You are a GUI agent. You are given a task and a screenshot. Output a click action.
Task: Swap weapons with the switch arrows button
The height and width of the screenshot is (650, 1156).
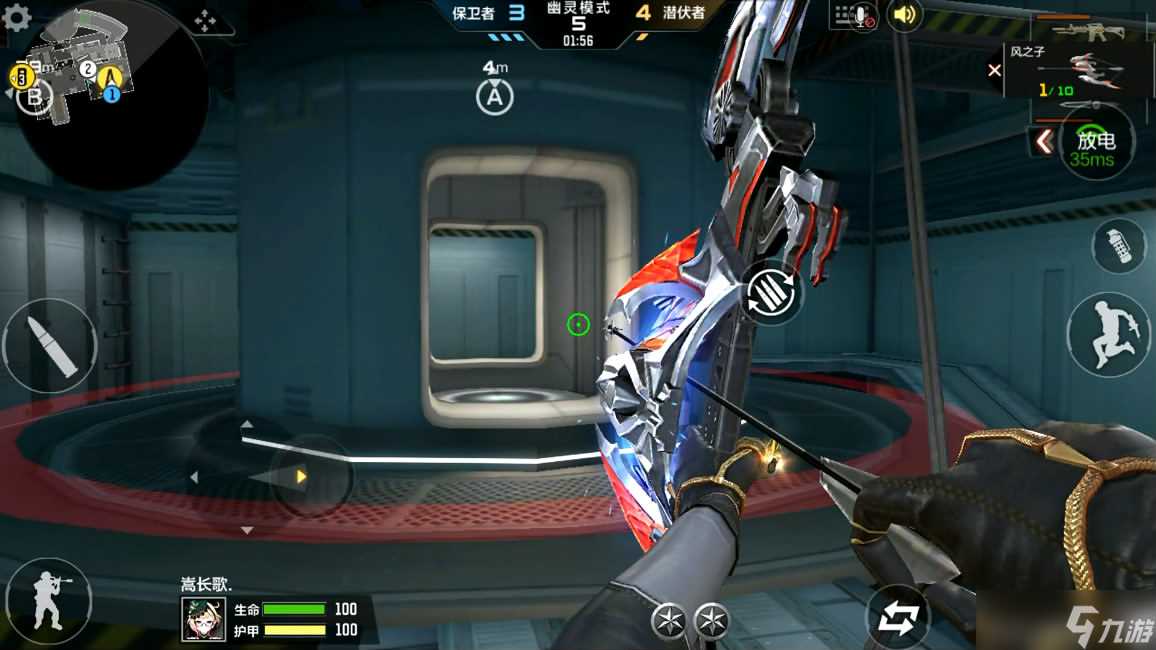pyautogui.click(x=896, y=618)
